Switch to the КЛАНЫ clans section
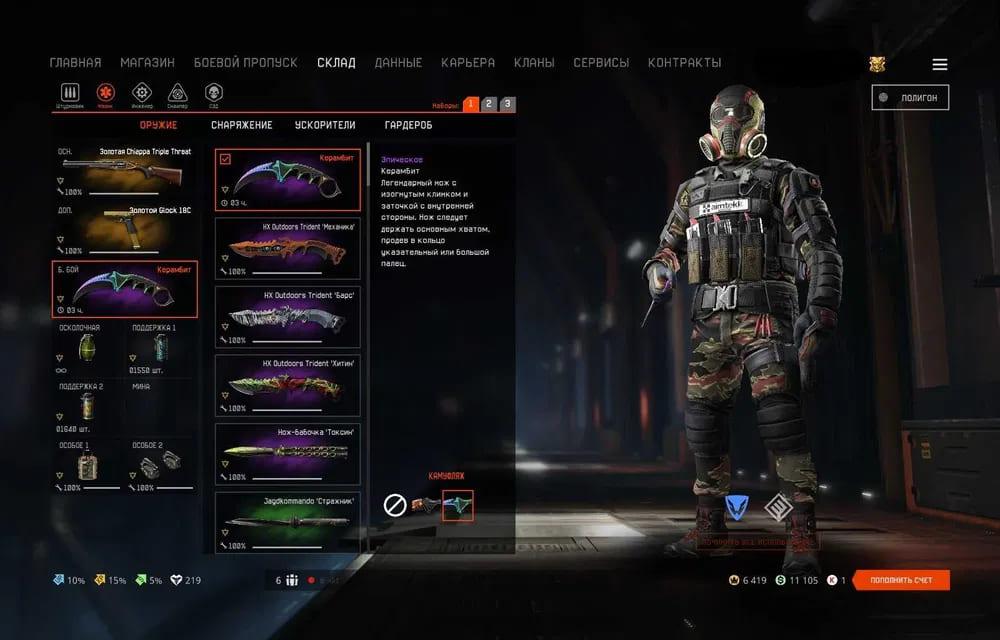 click(534, 63)
